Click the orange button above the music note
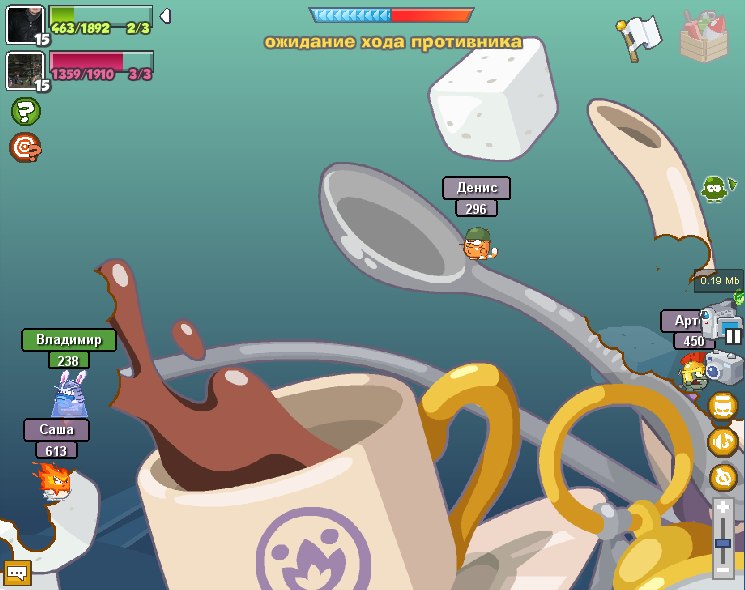This screenshot has height=590, width=745. pyautogui.click(x=723, y=405)
